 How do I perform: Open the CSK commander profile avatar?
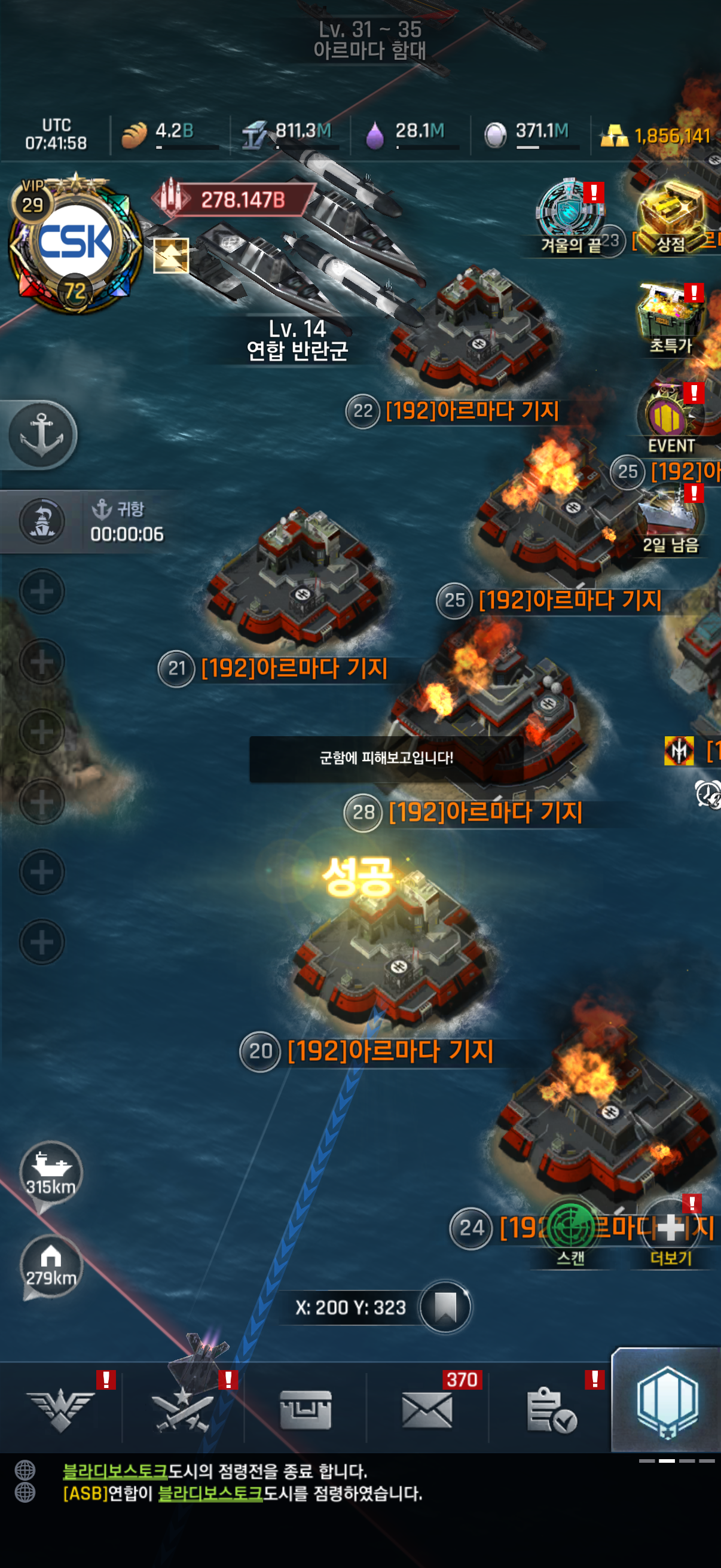pos(75,243)
